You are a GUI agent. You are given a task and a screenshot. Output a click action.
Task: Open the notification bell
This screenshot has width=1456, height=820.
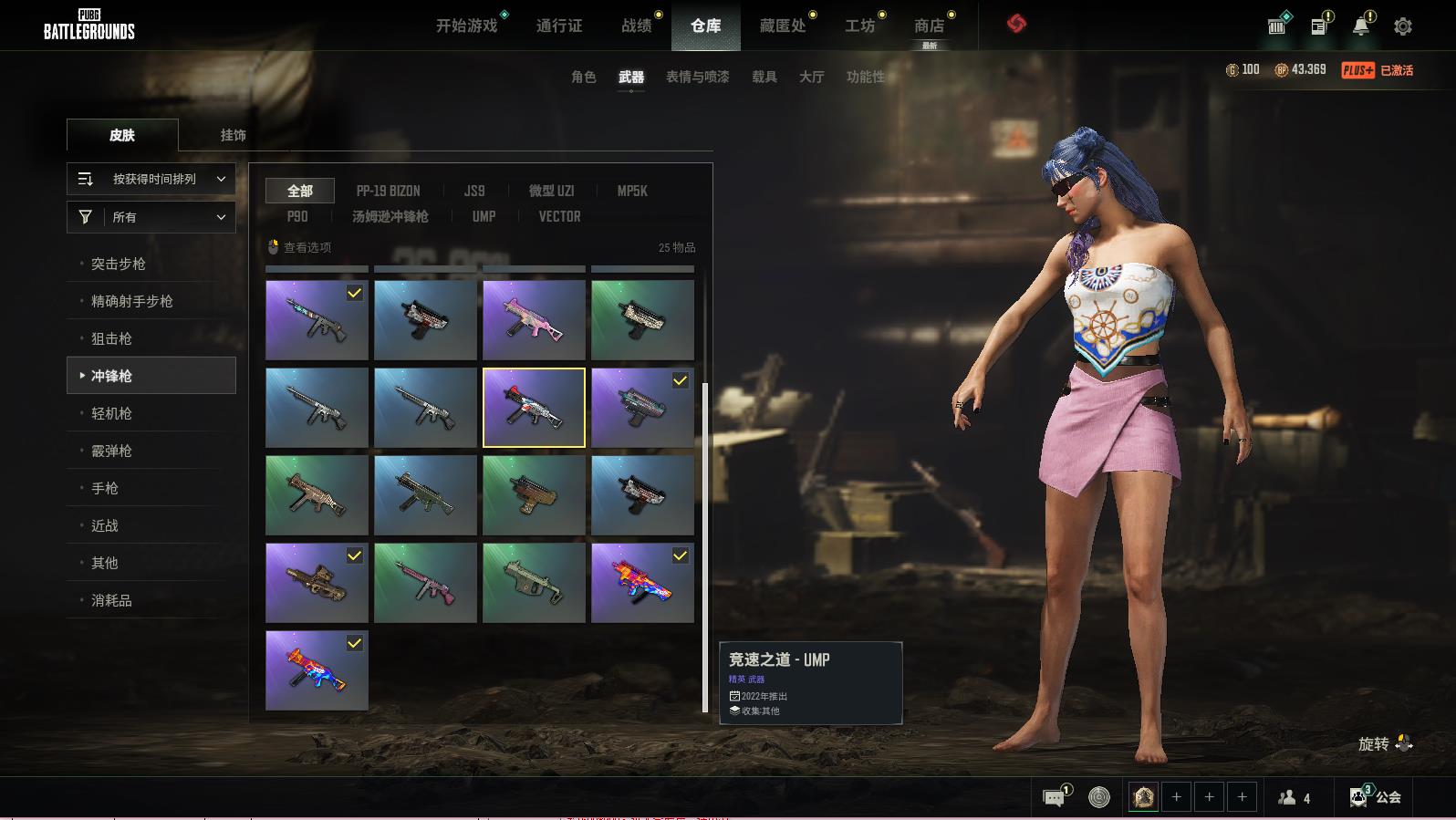pyautogui.click(x=1360, y=26)
